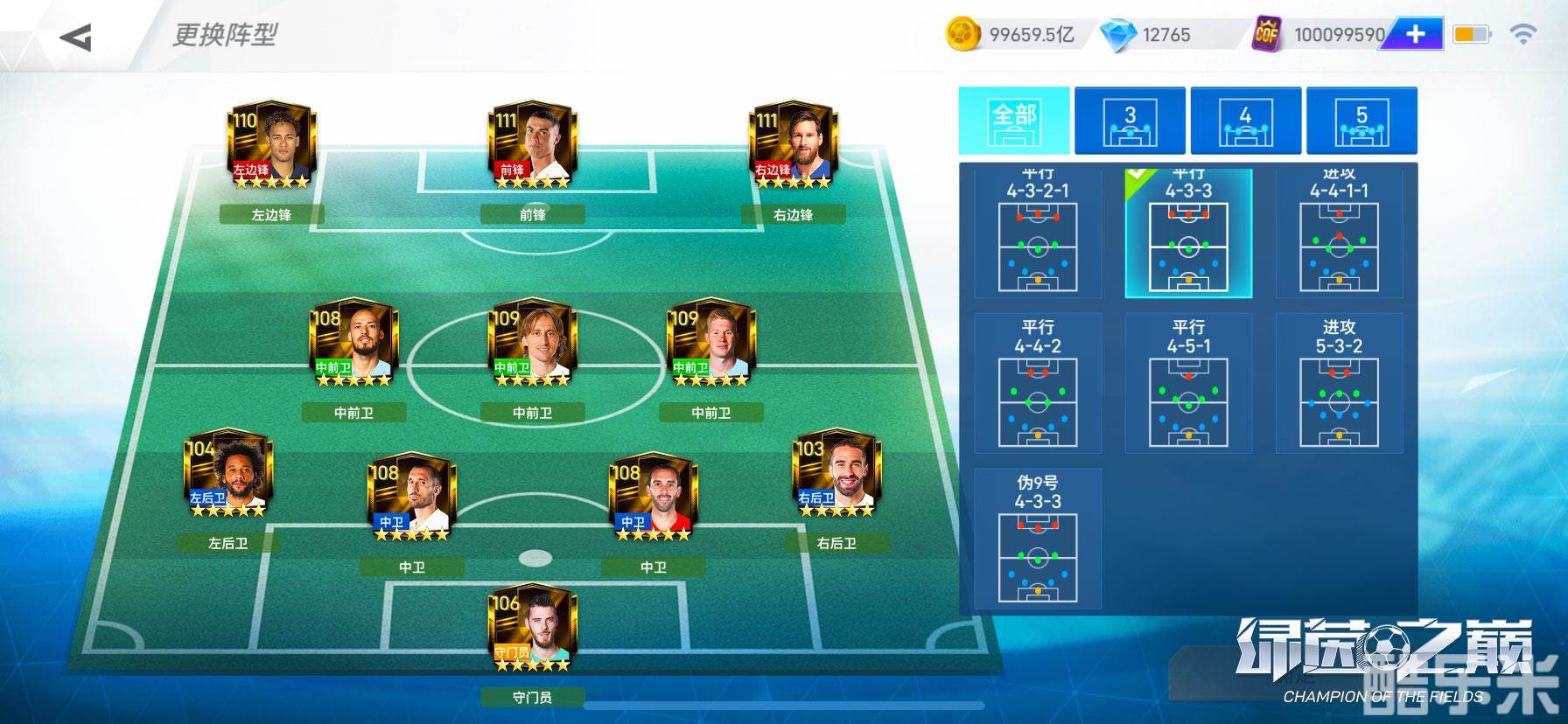Choose the 伪9号 4-3-3 formation
Screen dimensions: 1568x724
(1038, 539)
